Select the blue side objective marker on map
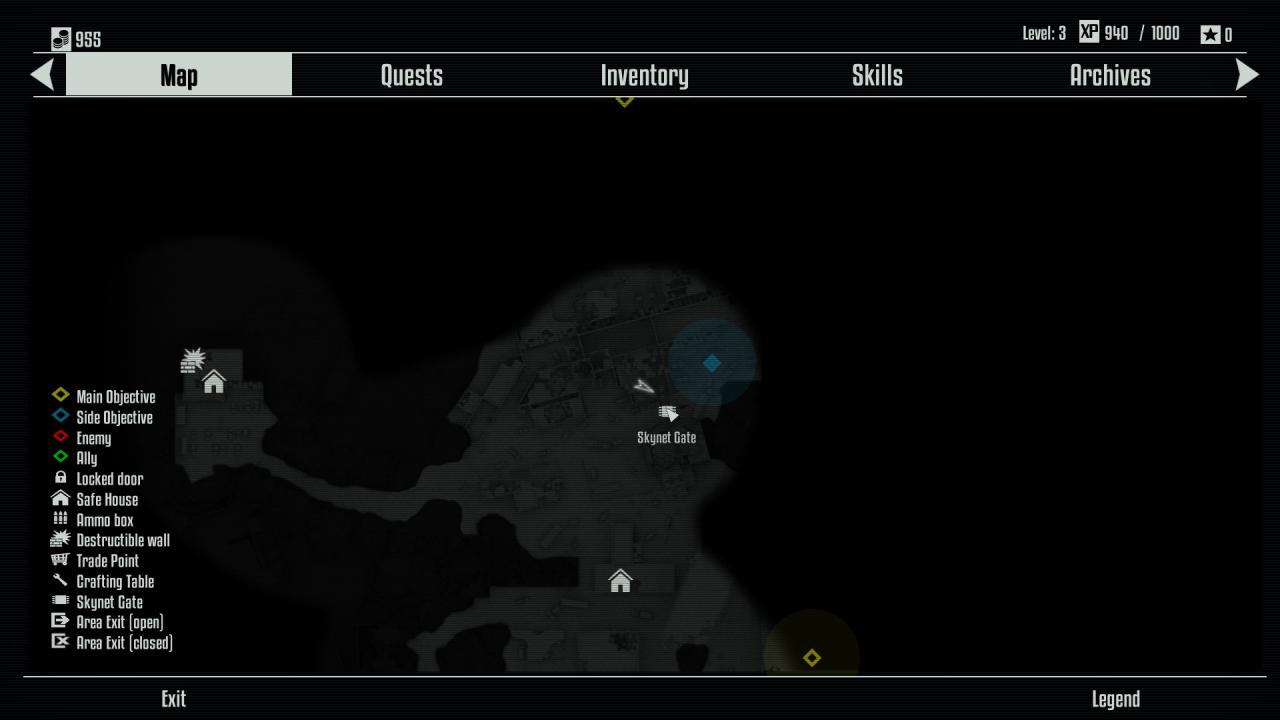1280x720 pixels. pyautogui.click(x=712, y=363)
